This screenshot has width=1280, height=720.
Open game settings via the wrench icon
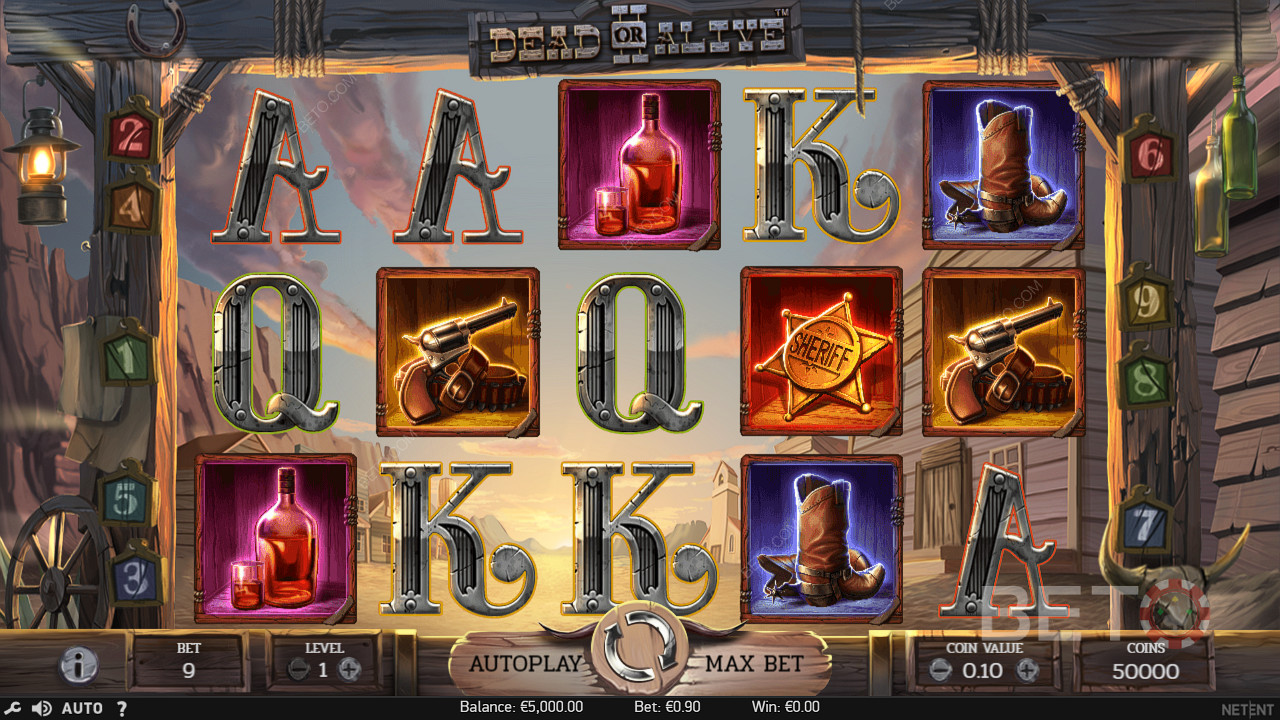tap(14, 708)
